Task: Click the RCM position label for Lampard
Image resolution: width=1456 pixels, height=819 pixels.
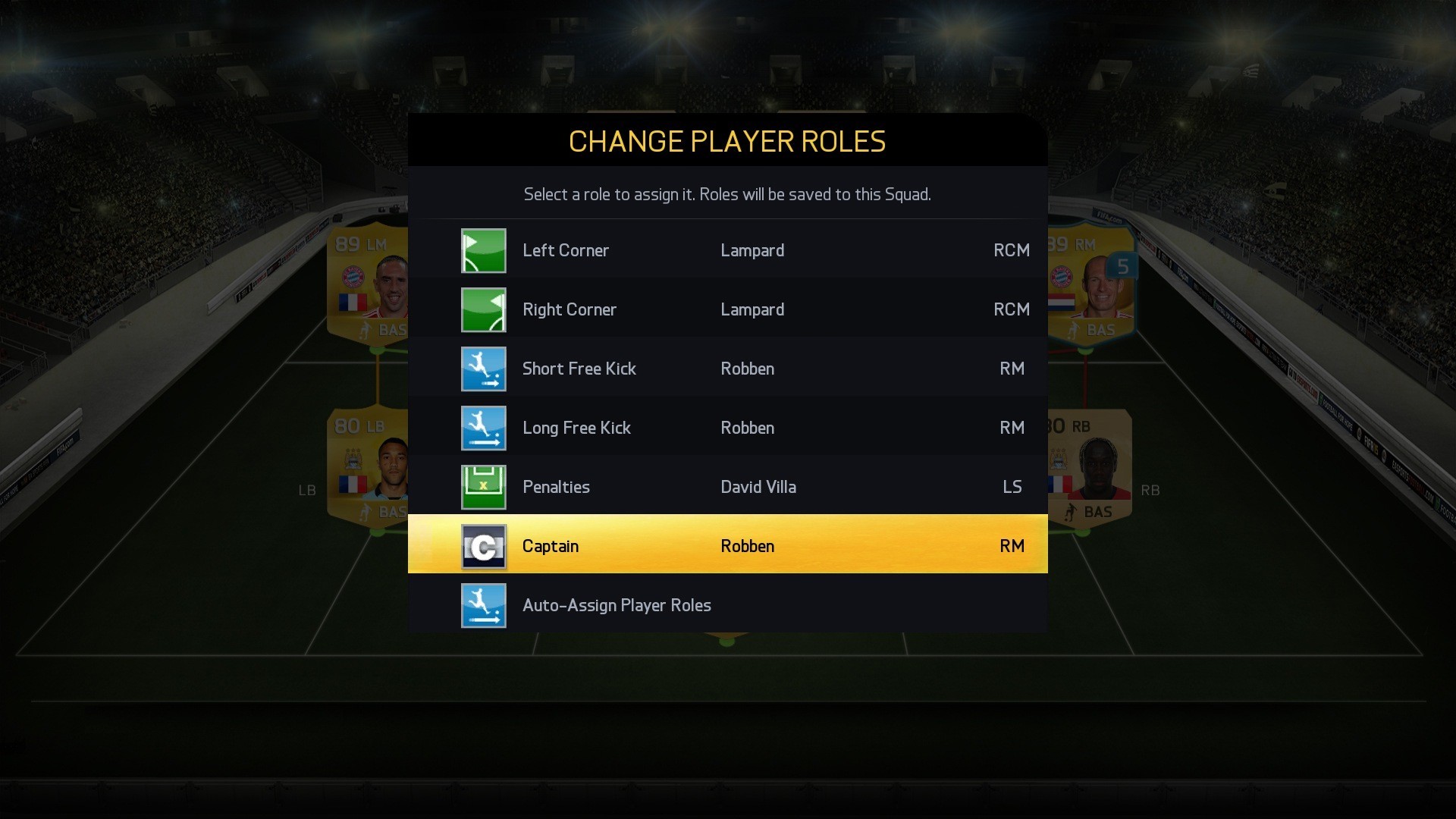Action: coord(1012,250)
